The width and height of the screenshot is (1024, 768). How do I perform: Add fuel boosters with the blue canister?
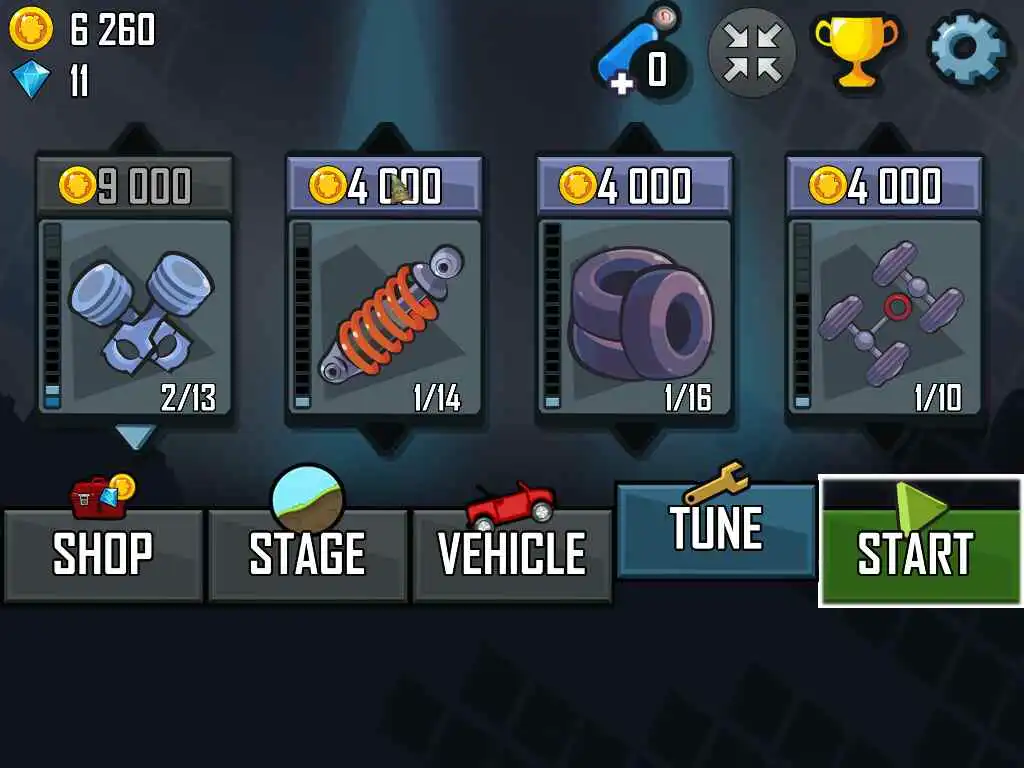638,55
